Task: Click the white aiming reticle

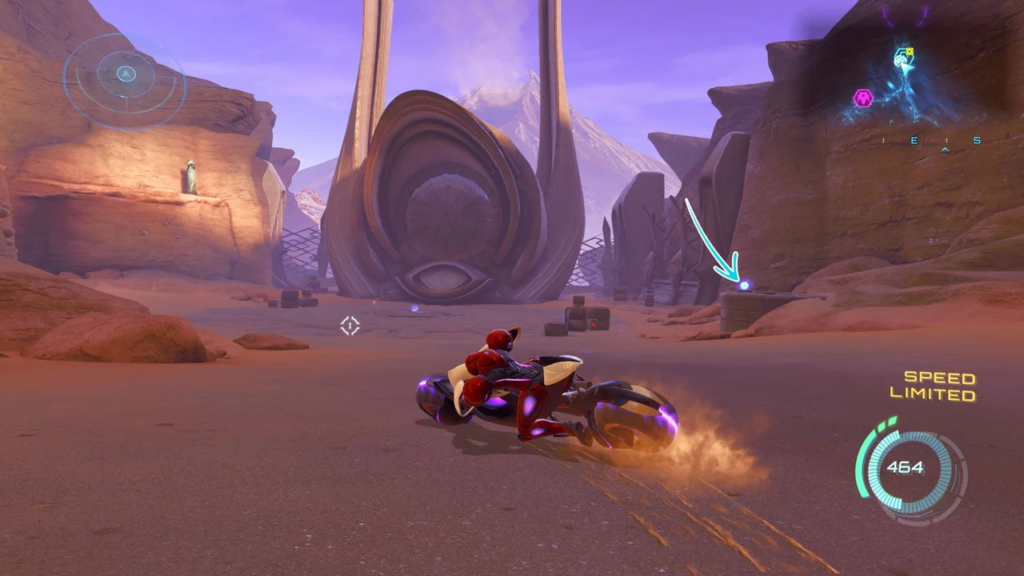Action: (x=349, y=325)
